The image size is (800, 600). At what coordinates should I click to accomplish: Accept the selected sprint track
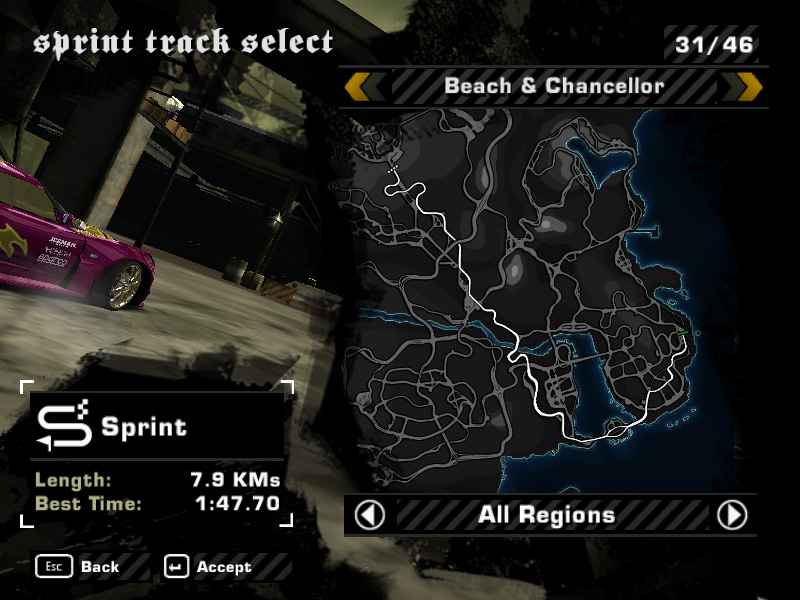pyautogui.click(x=208, y=567)
